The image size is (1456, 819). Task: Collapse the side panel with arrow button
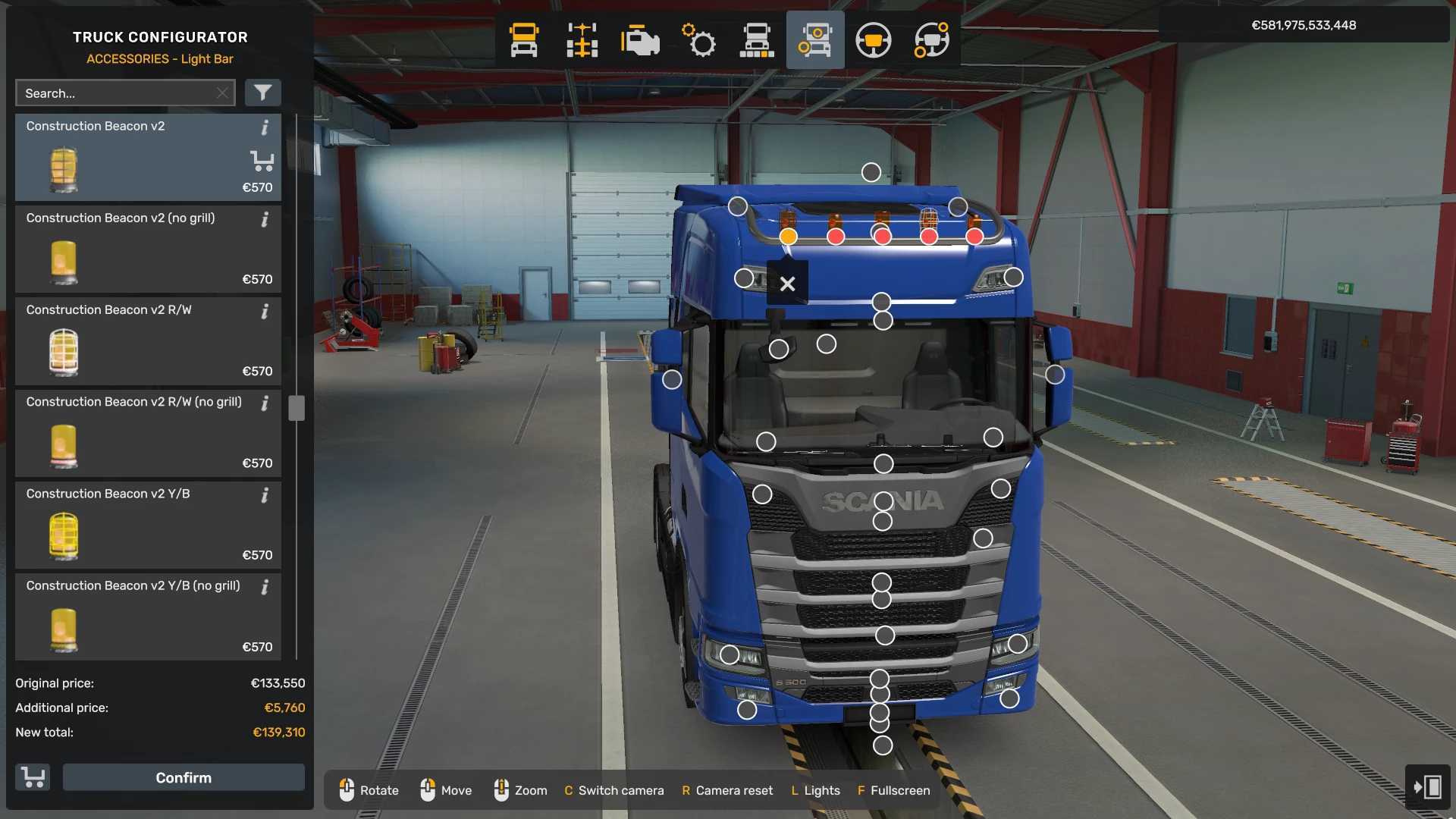tap(1427, 786)
